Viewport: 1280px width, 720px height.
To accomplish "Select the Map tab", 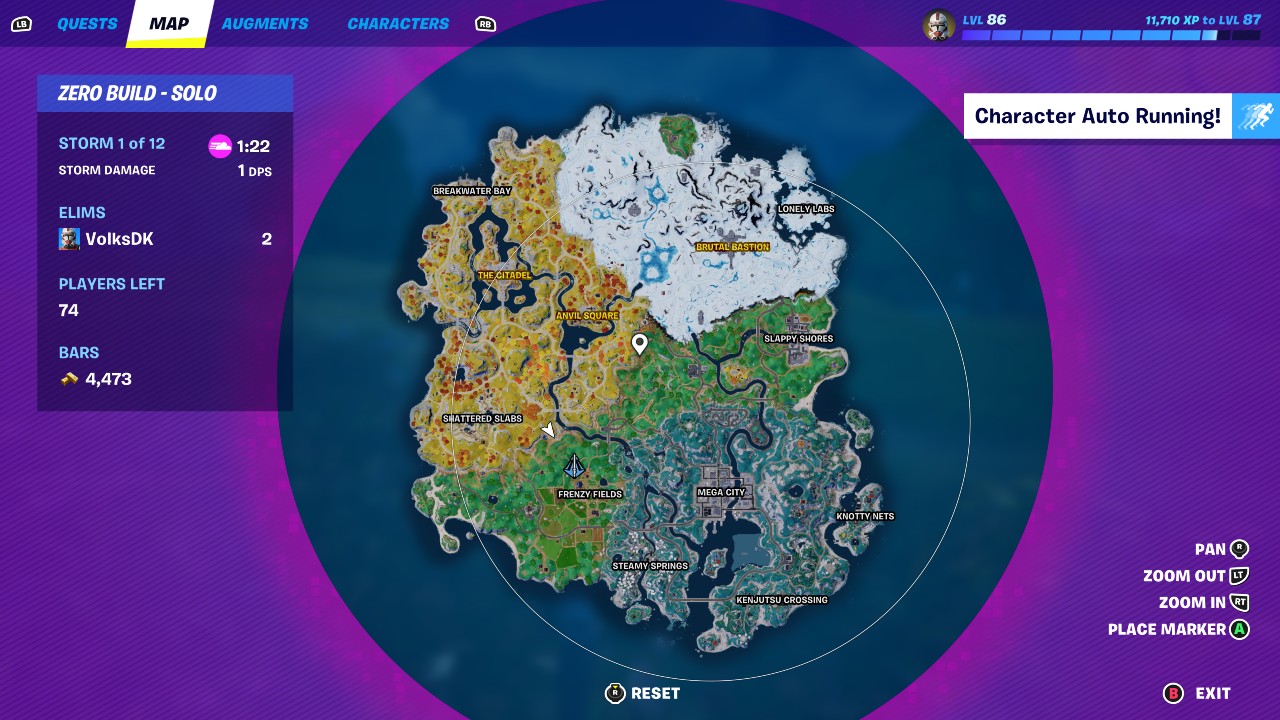I will click(x=167, y=23).
